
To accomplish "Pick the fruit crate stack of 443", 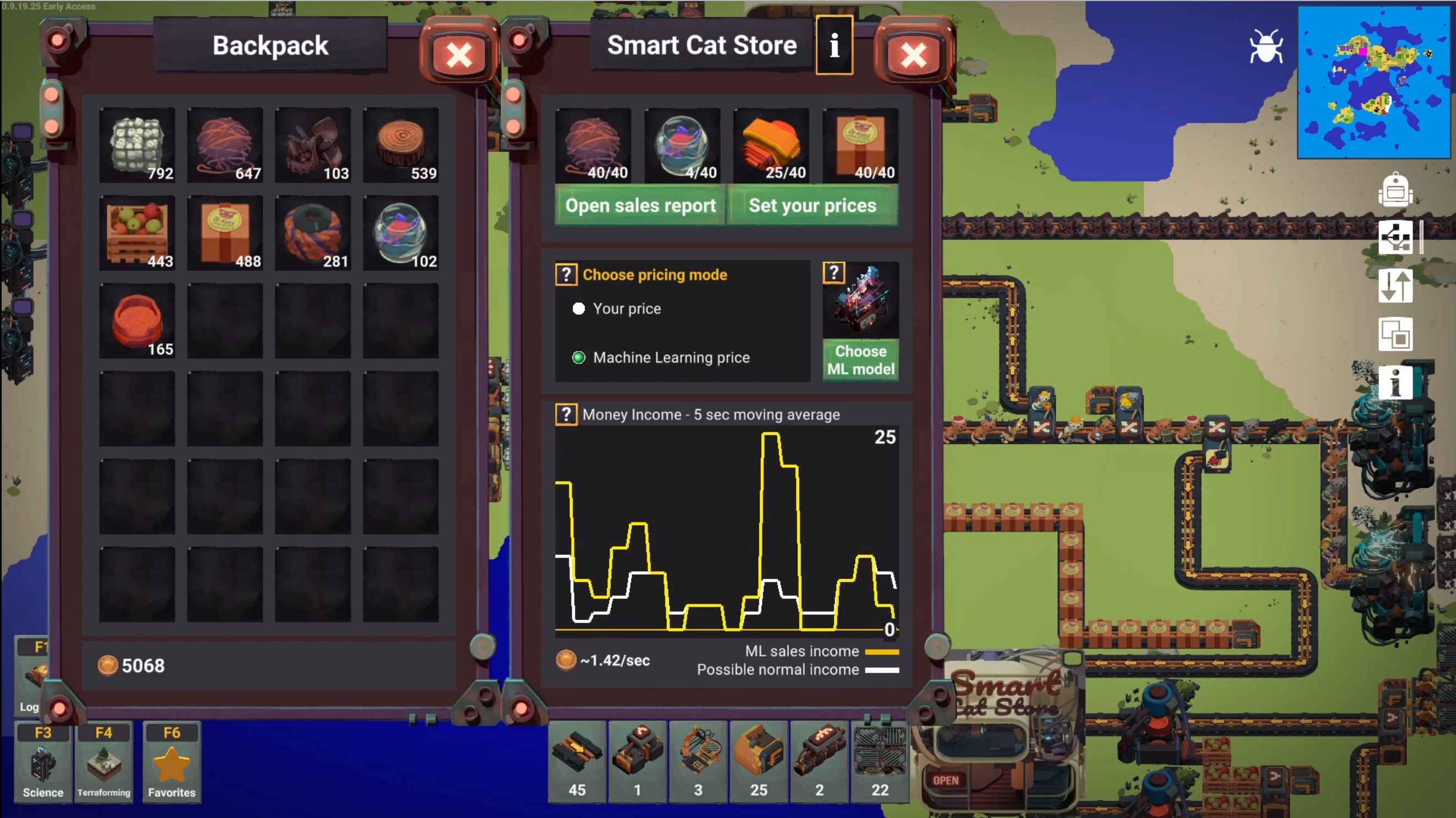I will click(137, 233).
